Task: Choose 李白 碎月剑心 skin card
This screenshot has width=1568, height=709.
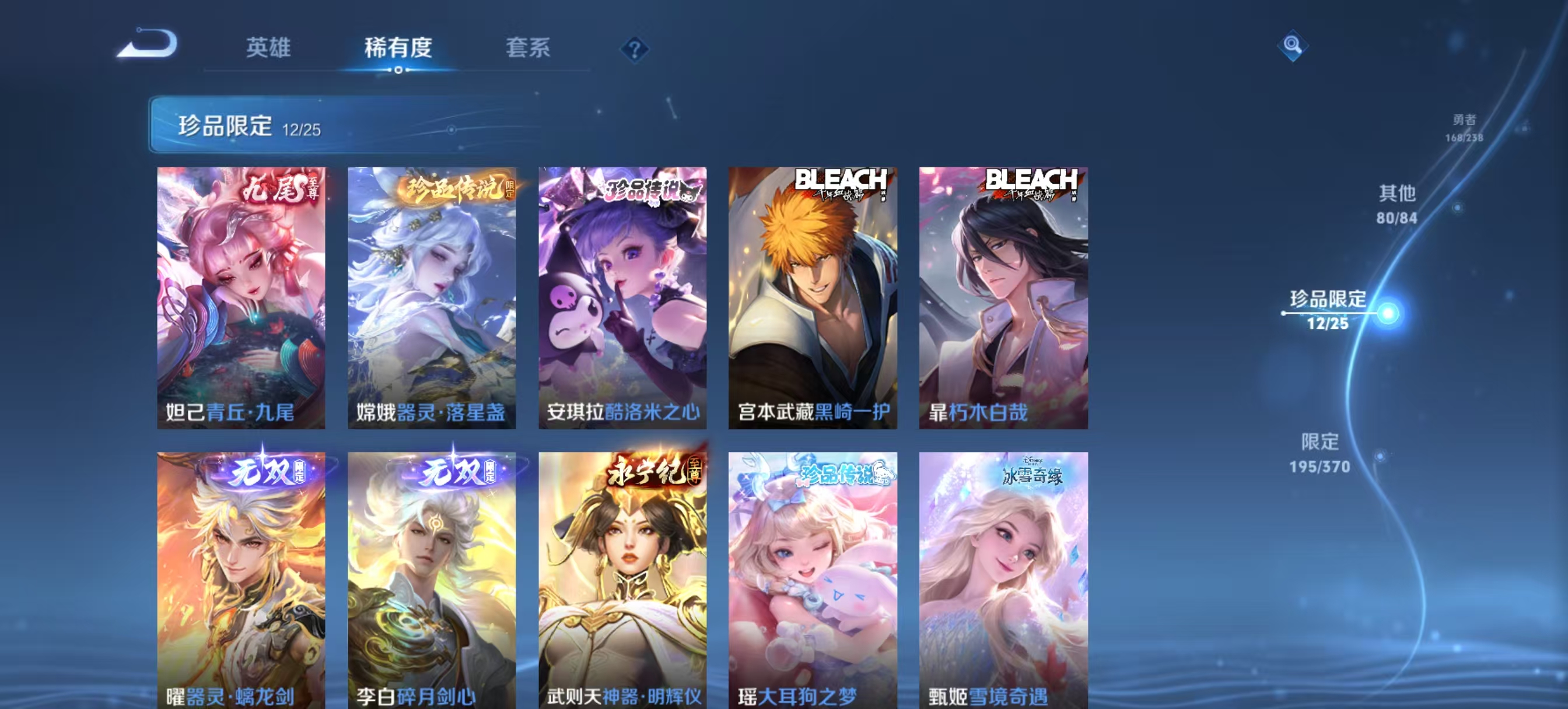Action: coord(432,580)
